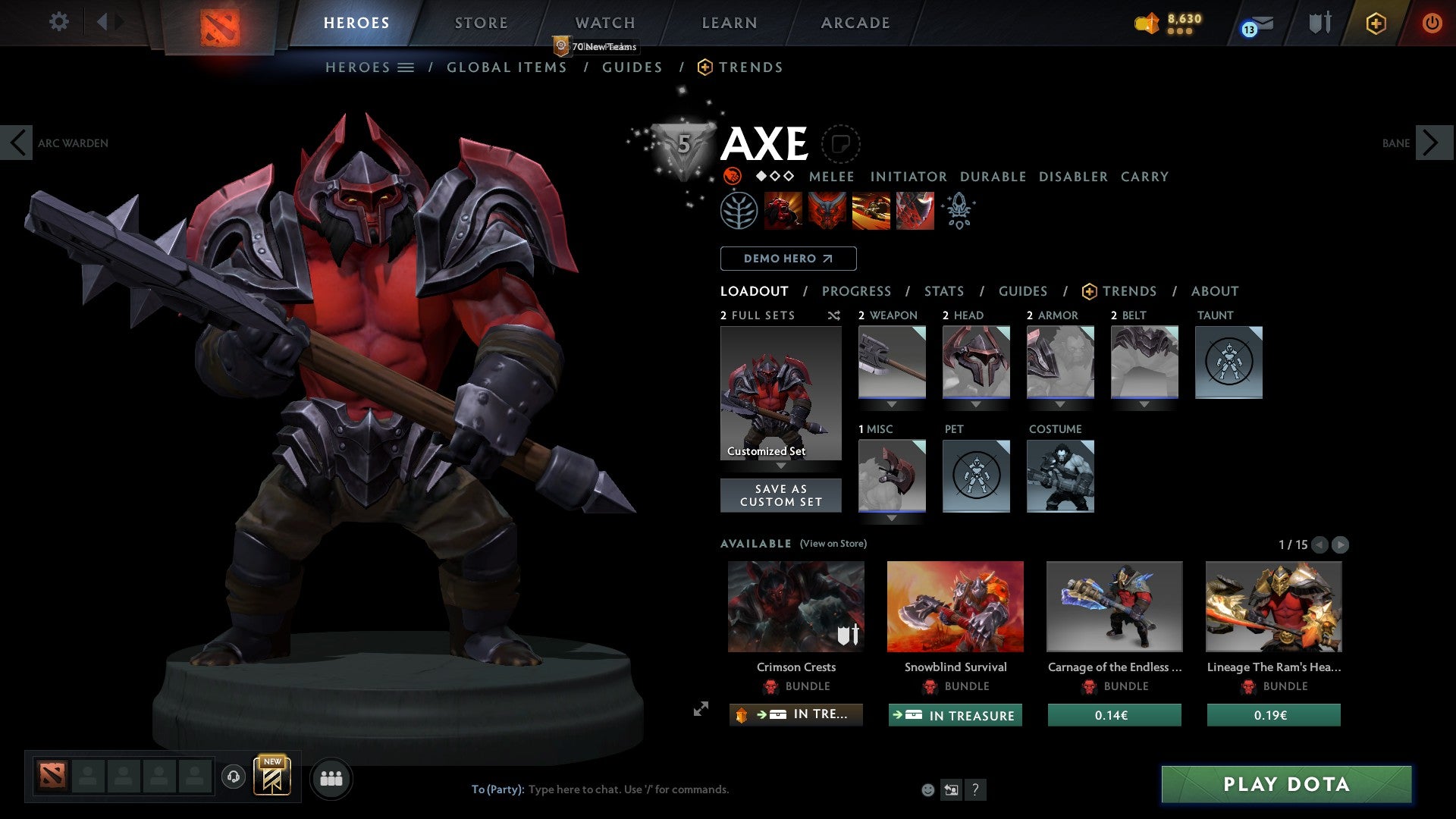Viewport: 1456px width, 819px height.
Task: Click the settings gear icon
Action: tap(59, 22)
